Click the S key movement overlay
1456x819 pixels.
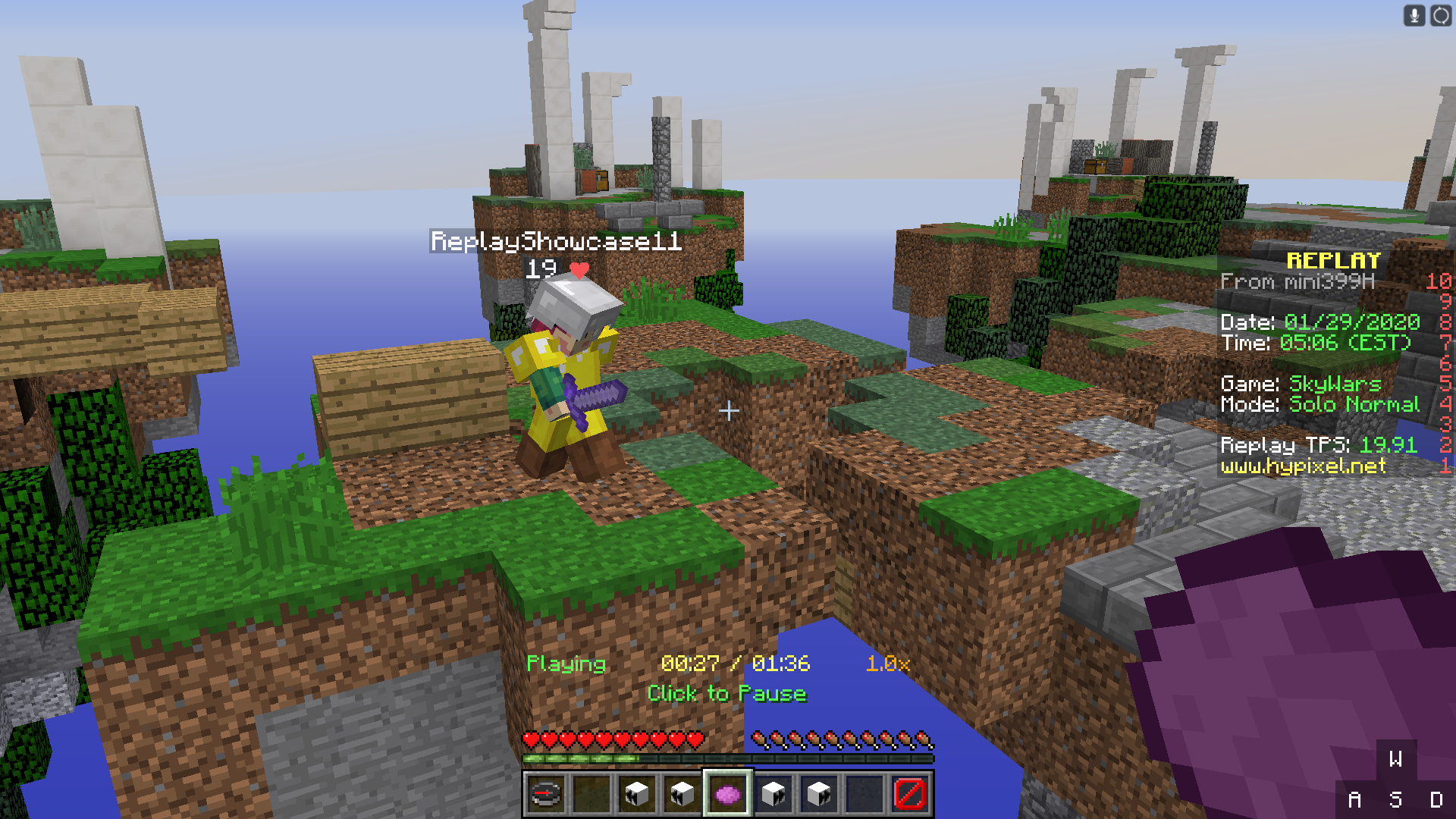[1398, 798]
